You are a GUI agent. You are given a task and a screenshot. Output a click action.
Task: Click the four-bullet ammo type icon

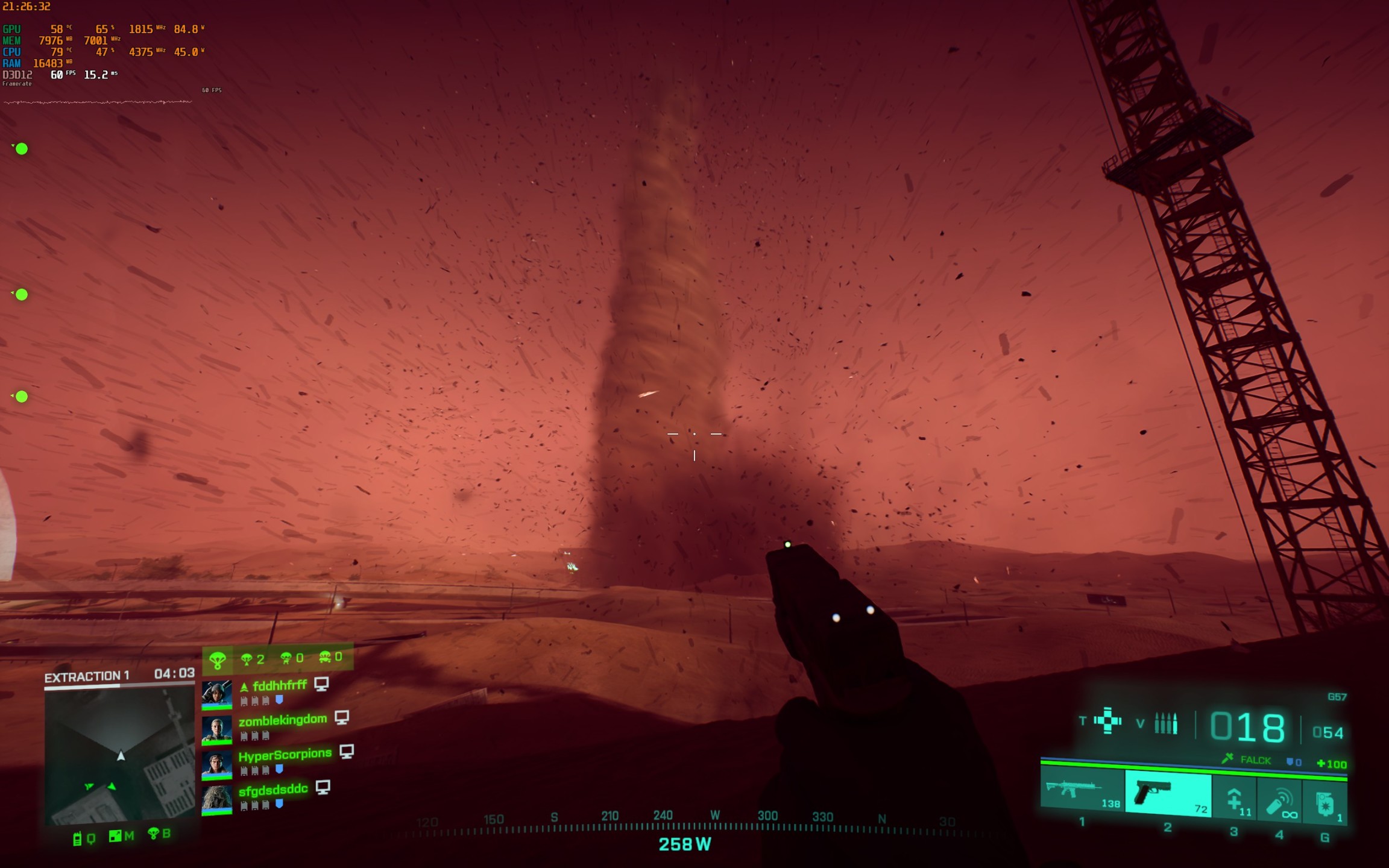(1165, 723)
